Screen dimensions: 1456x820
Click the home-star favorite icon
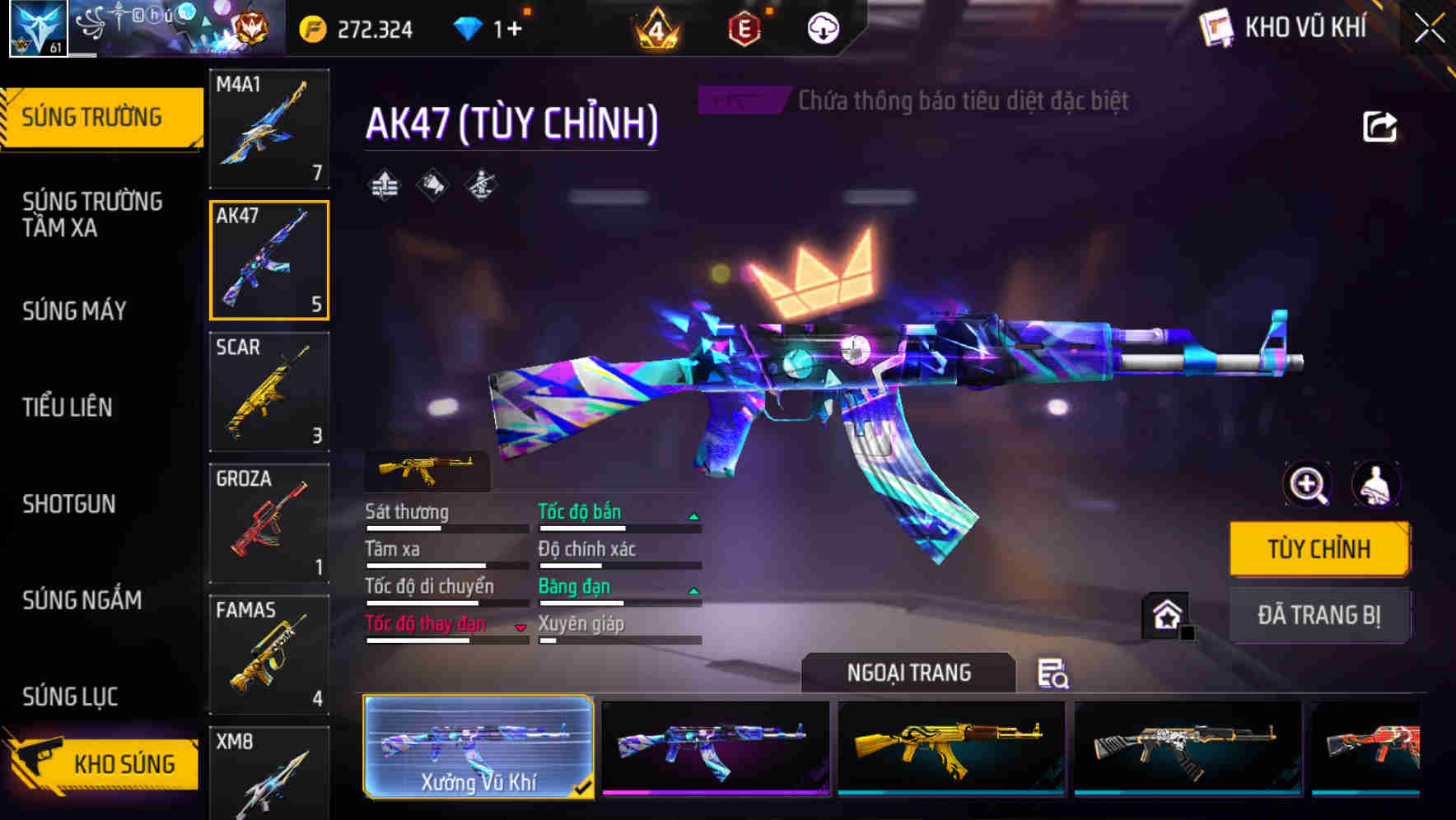[x=1167, y=615]
